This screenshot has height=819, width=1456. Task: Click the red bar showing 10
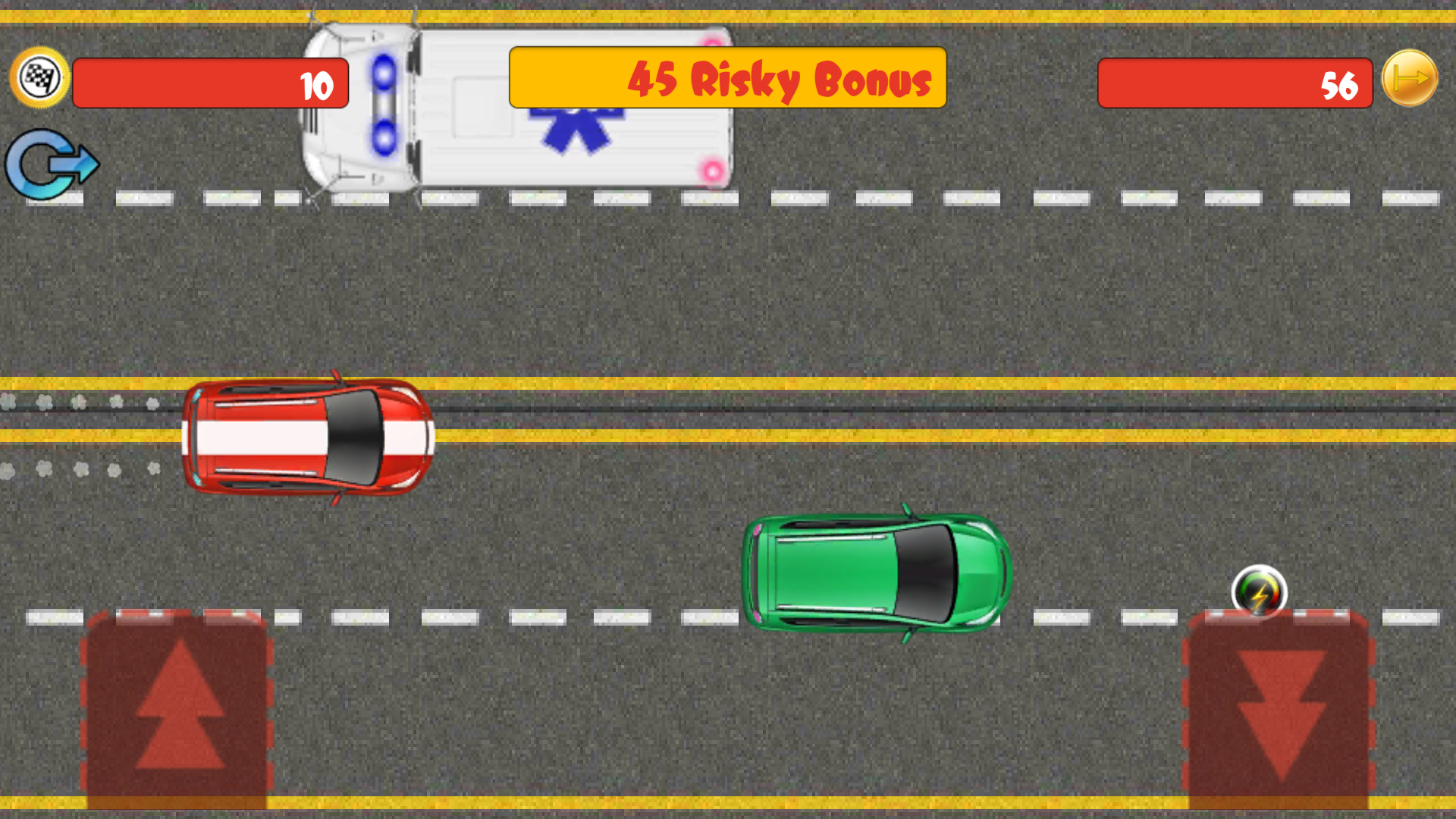(210, 85)
